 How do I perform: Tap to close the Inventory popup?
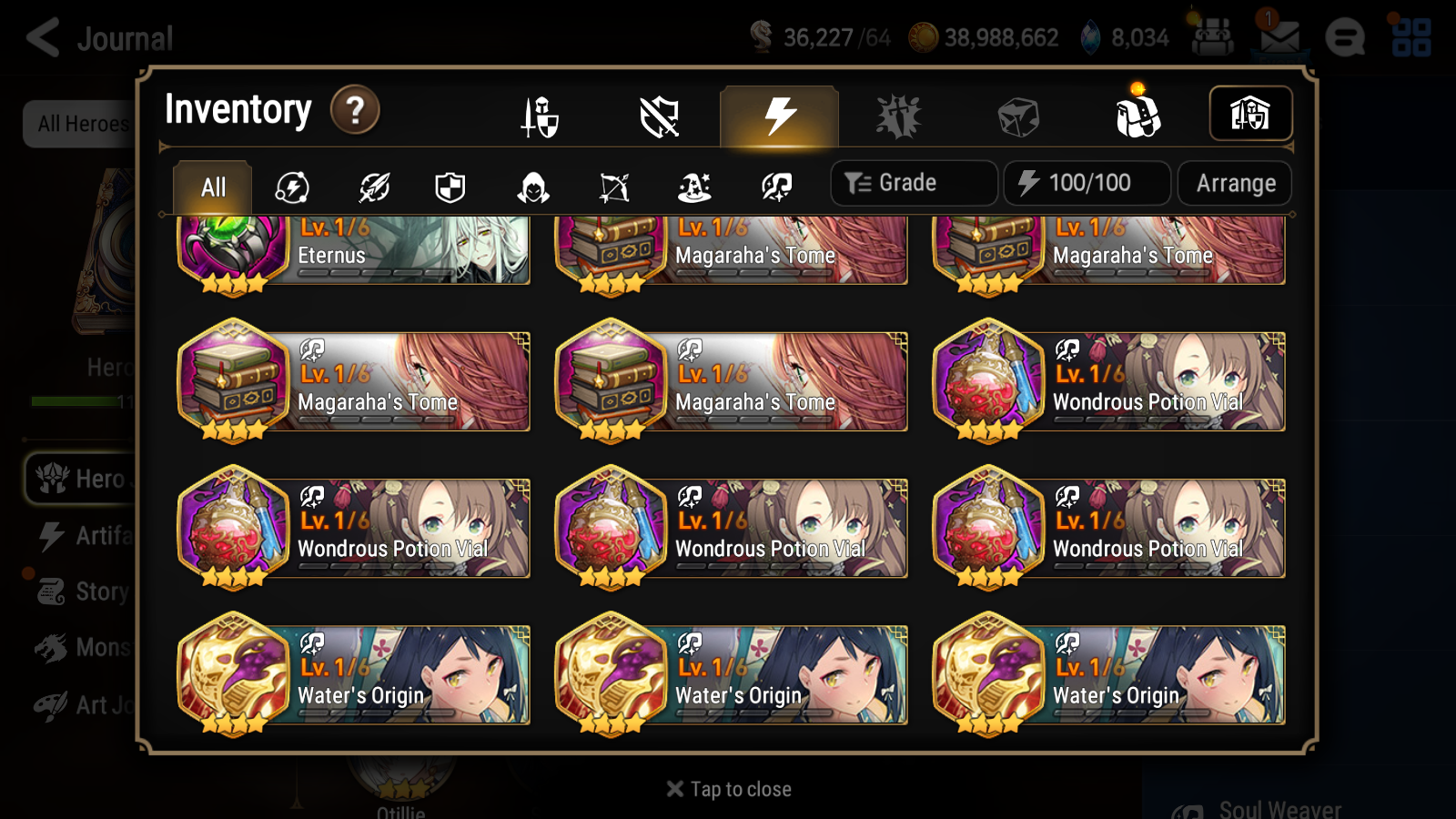727,788
